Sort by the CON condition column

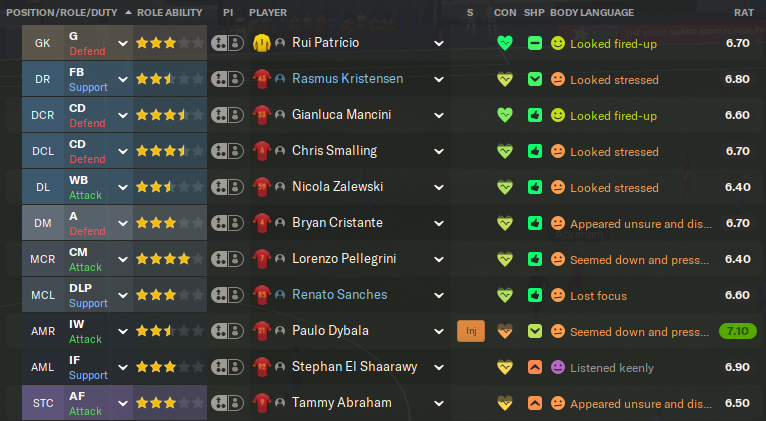505,12
